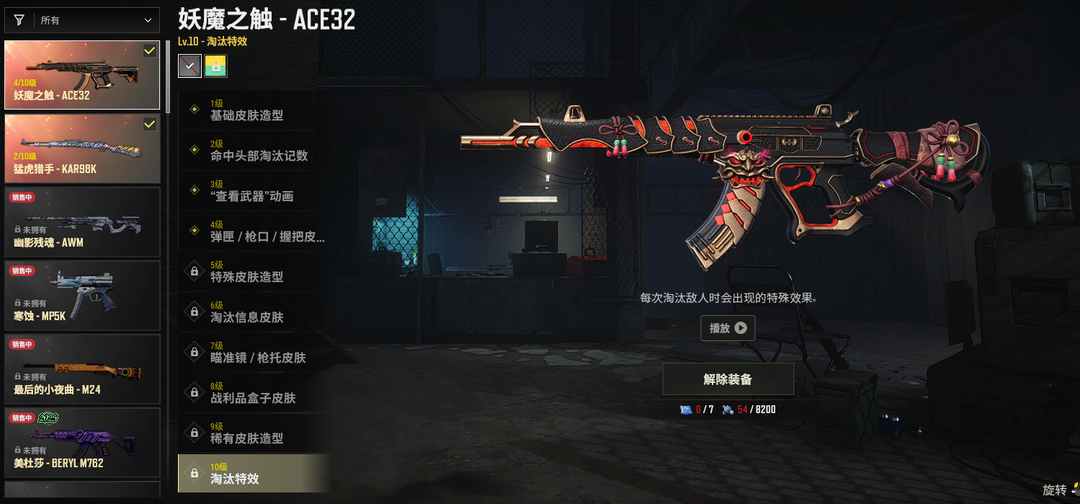Select locked level 6 淘汰信息皮肤 row
Viewport: 1080px width, 504px height.
click(x=255, y=312)
